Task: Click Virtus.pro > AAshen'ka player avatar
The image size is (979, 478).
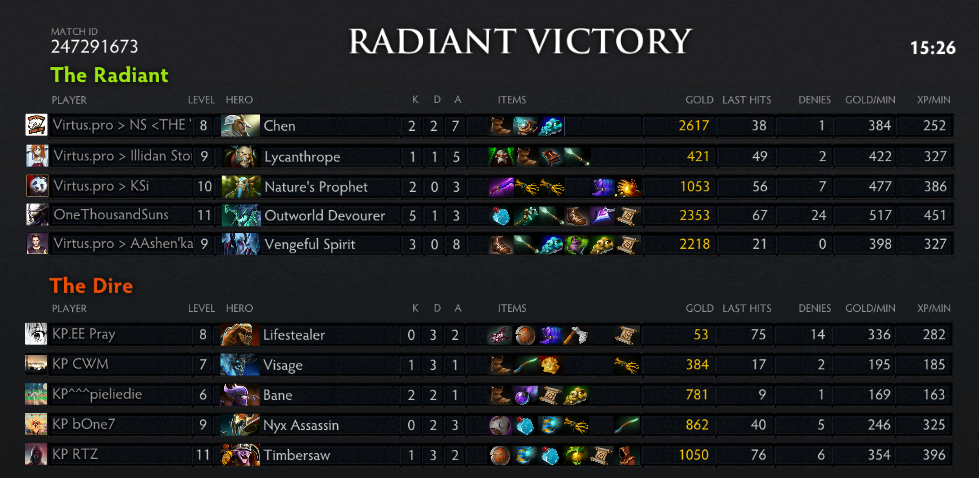Action: click(37, 244)
